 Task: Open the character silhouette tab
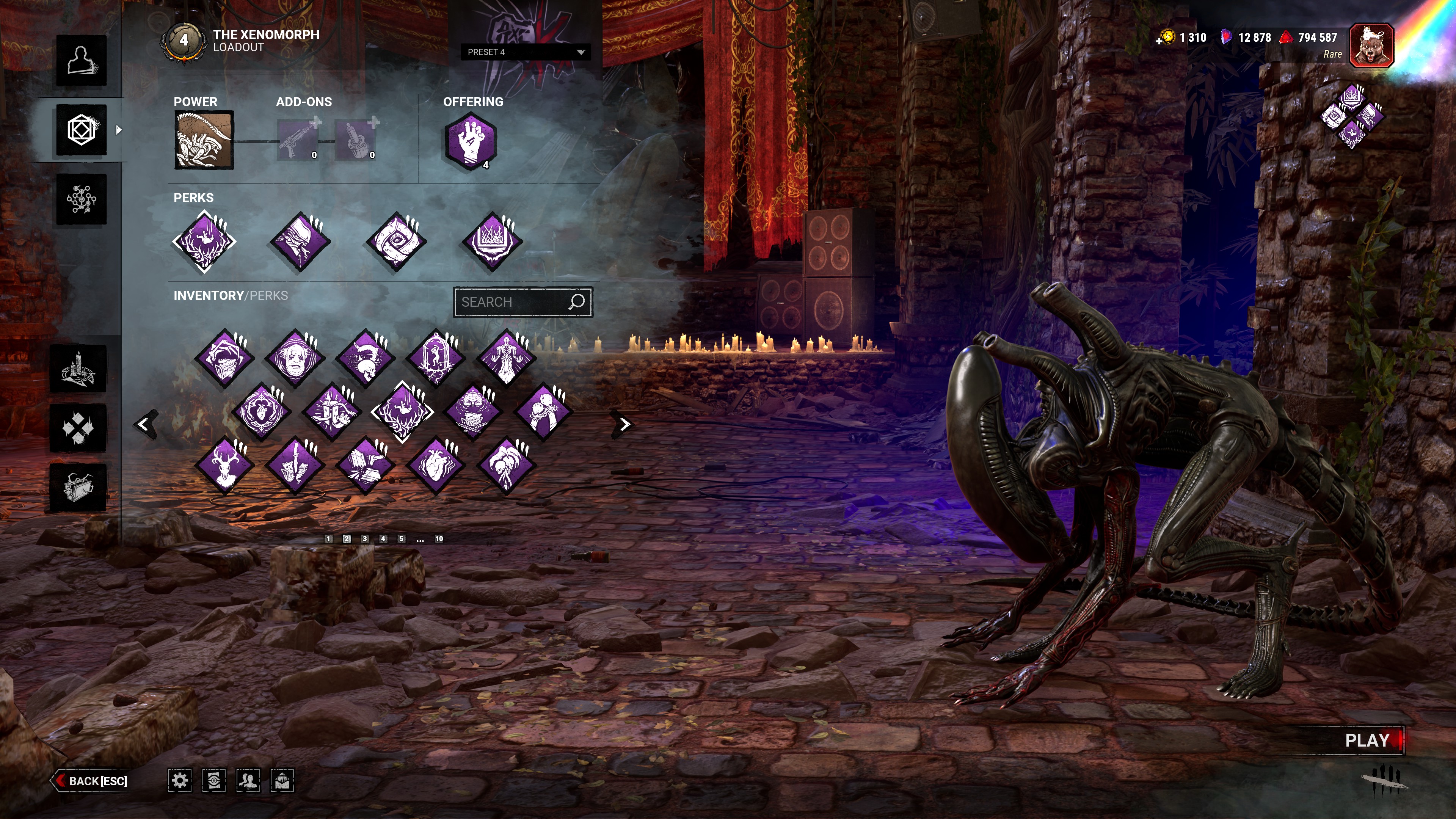[82, 61]
